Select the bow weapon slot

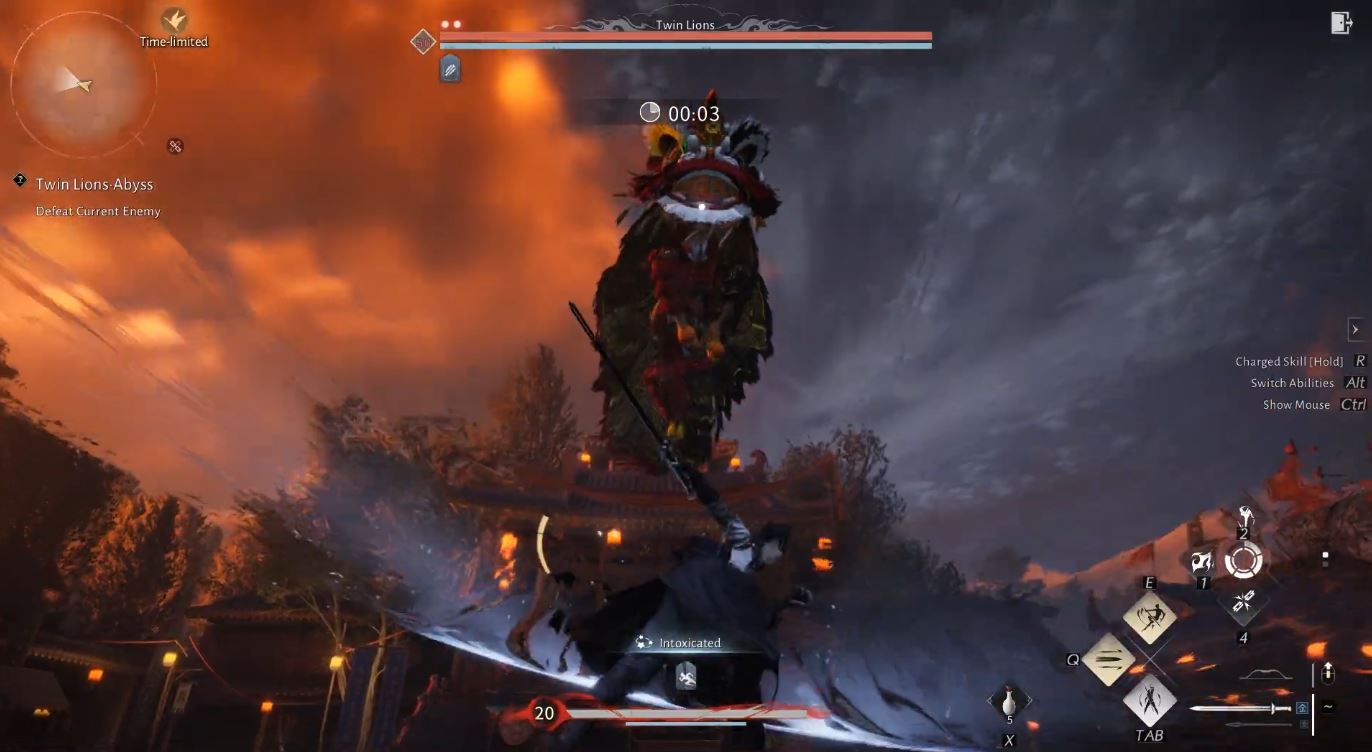click(x=1265, y=677)
